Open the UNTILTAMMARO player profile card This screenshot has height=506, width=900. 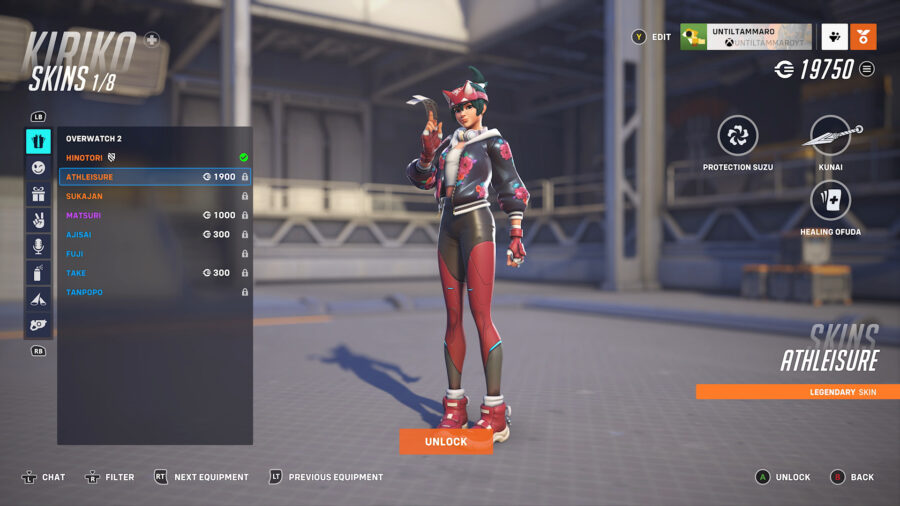coord(745,37)
